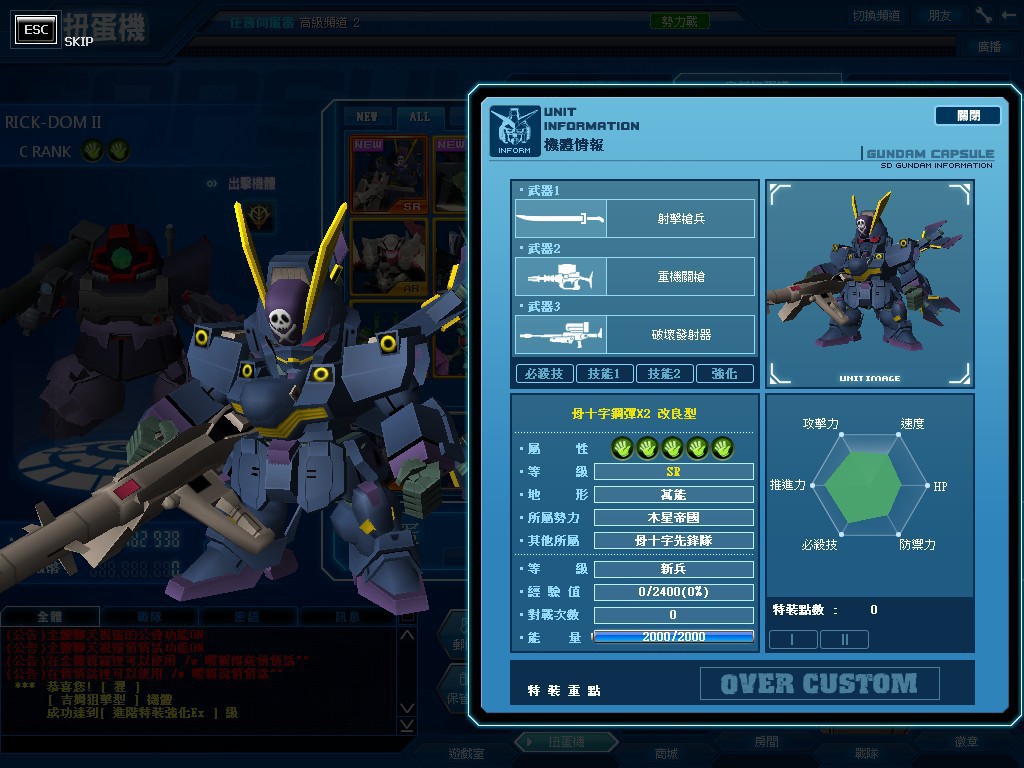Open the 技能1 skill tab
1024x768 pixels.
(x=604, y=373)
